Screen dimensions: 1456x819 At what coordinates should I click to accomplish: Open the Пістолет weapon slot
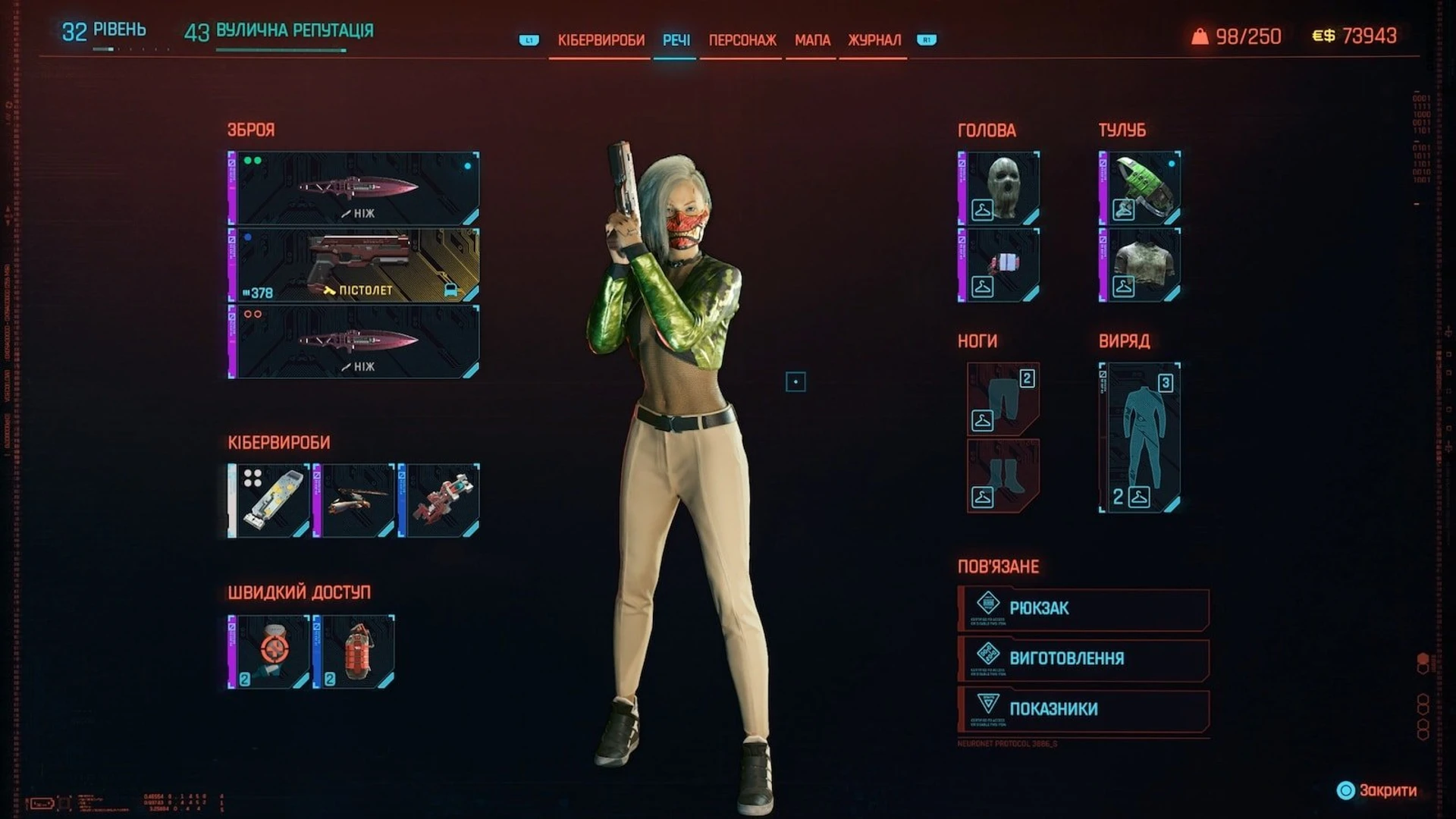click(353, 265)
